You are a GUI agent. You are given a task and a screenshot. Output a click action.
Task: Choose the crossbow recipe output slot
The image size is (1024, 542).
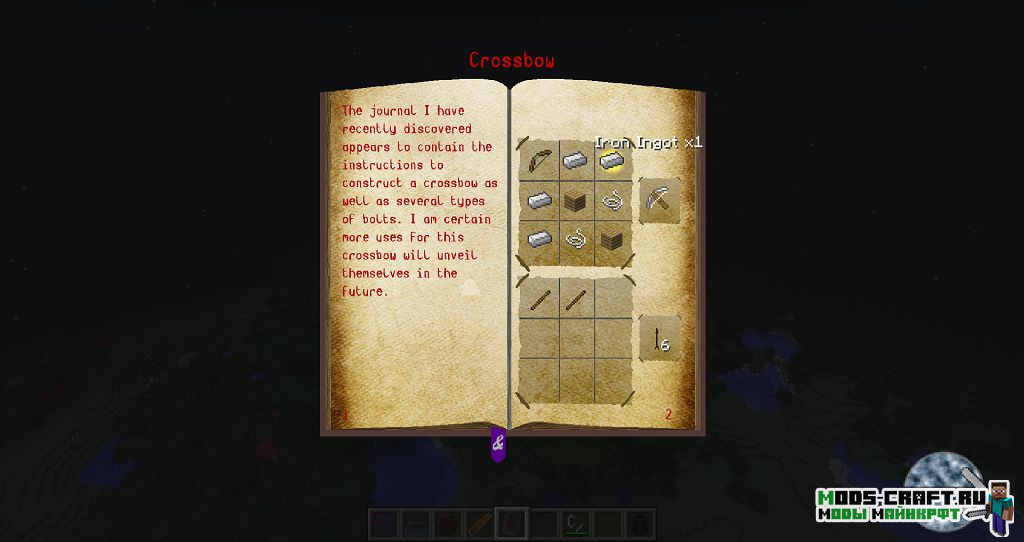tap(659, 200)
